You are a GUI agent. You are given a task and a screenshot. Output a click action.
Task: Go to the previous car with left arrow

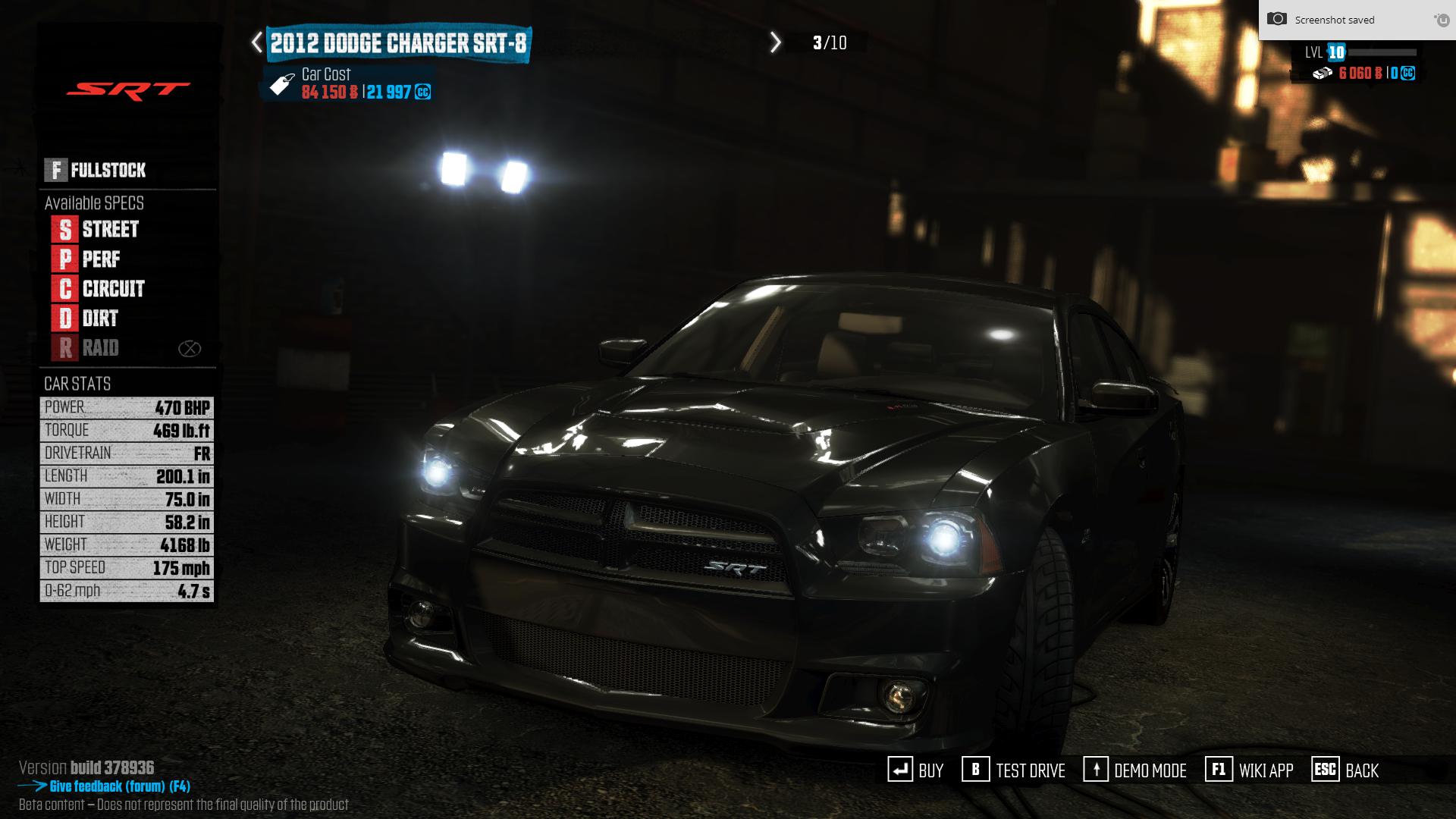pyautogui.click(x=257, y=42)
